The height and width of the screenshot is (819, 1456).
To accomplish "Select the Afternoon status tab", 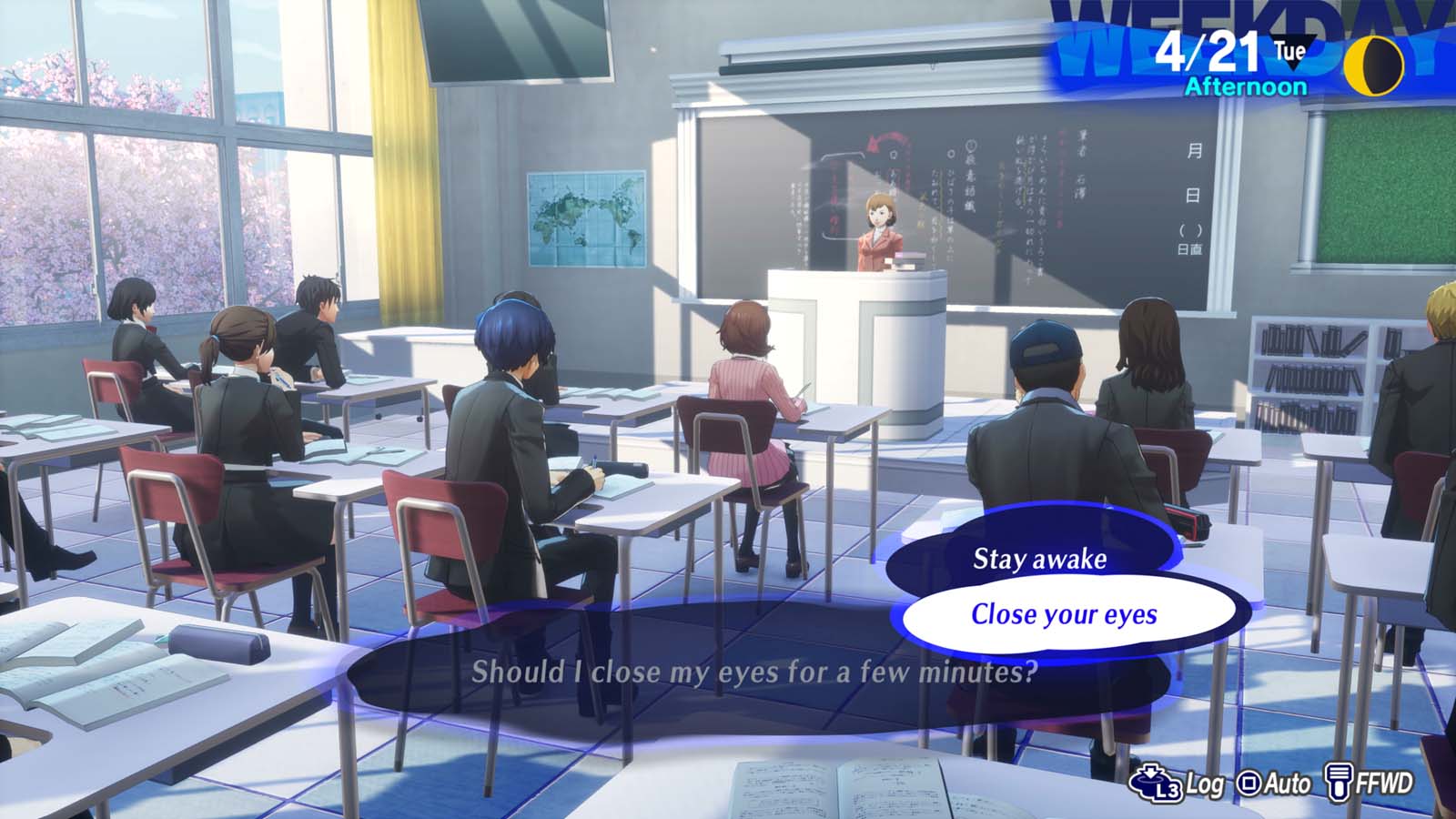I will click(x=1244, y=86).
